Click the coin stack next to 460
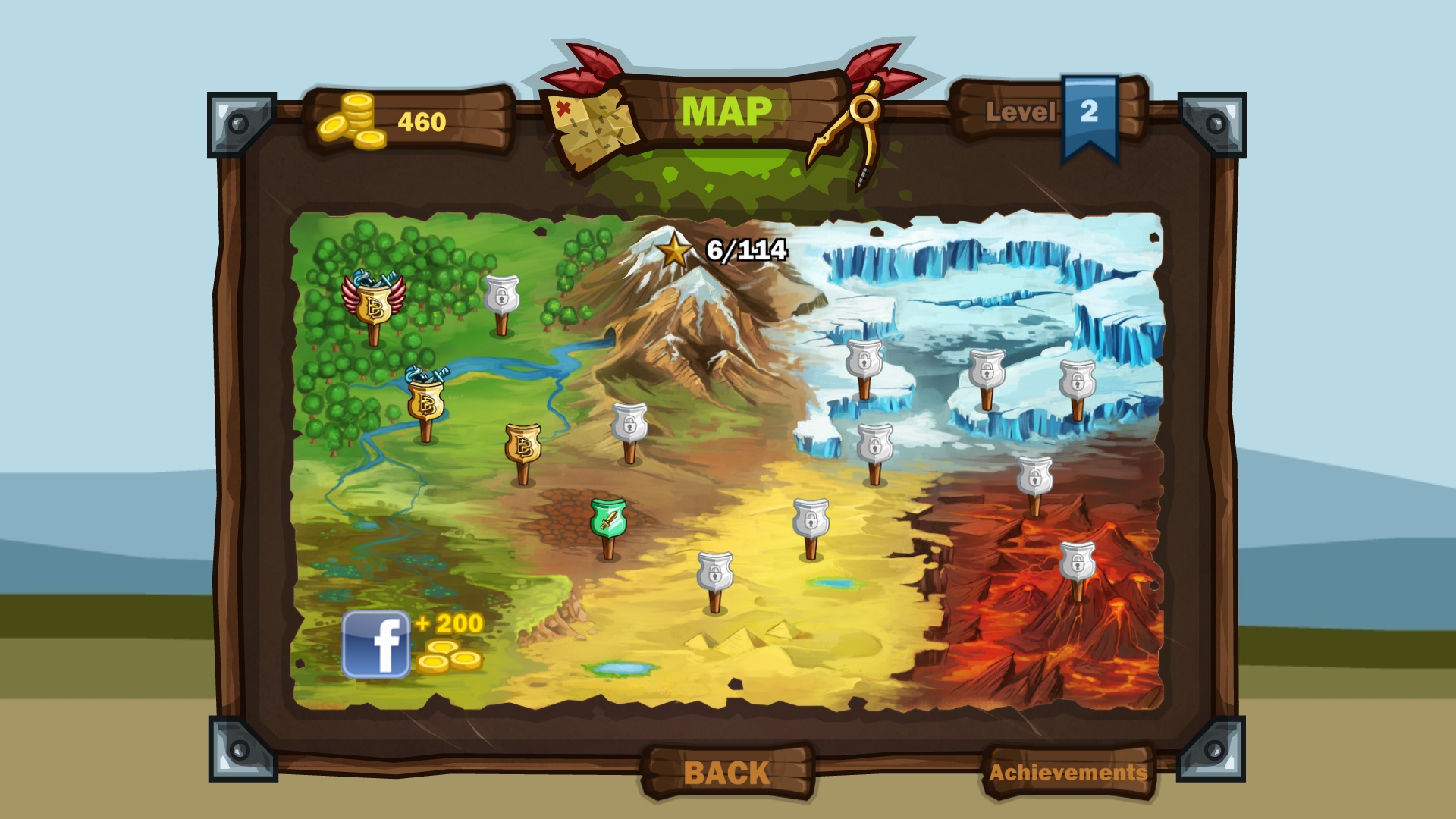This screenshot has height=819, width=1456. pos(351,118)
